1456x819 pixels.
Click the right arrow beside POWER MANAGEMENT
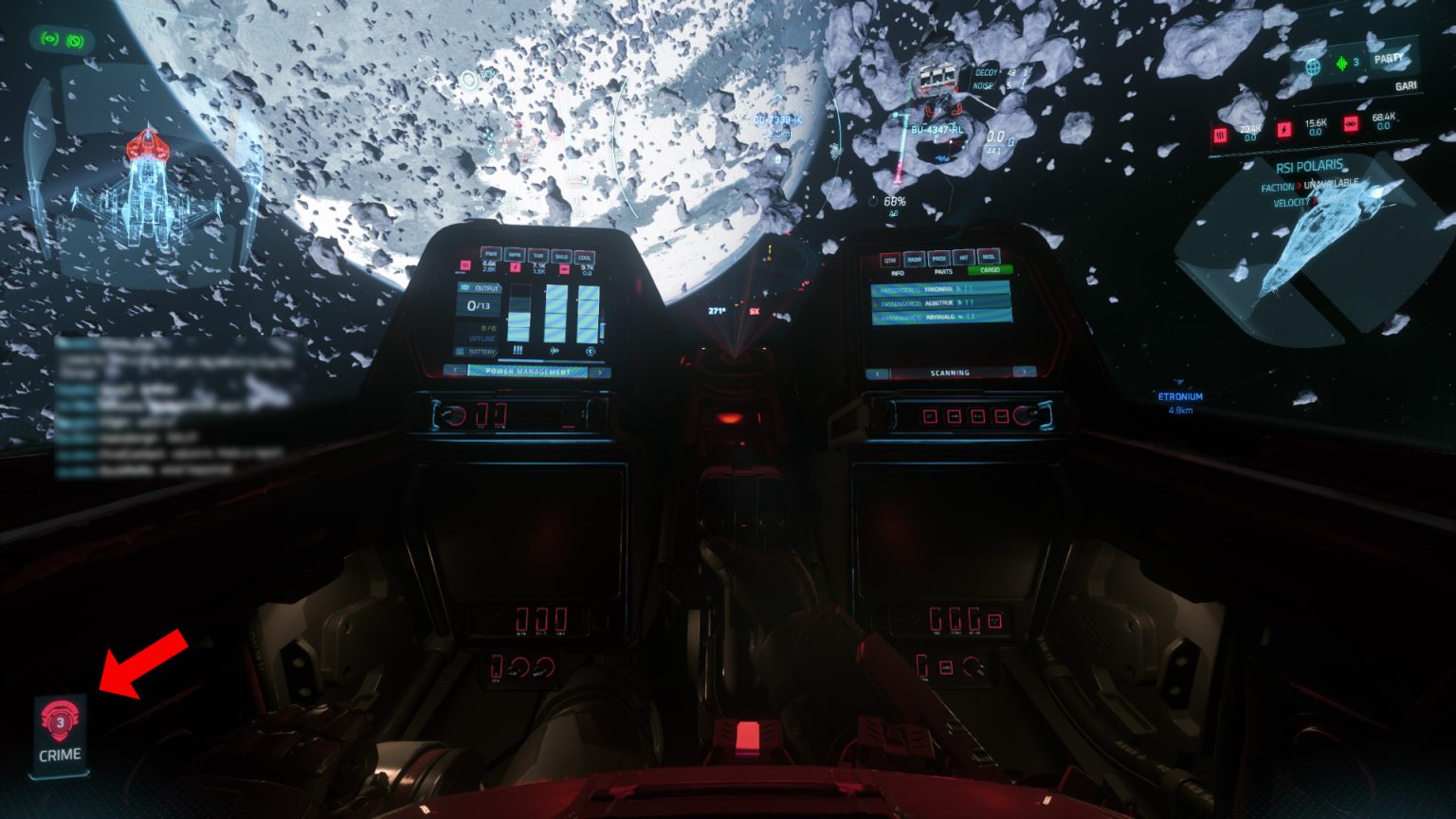(600, 371)
